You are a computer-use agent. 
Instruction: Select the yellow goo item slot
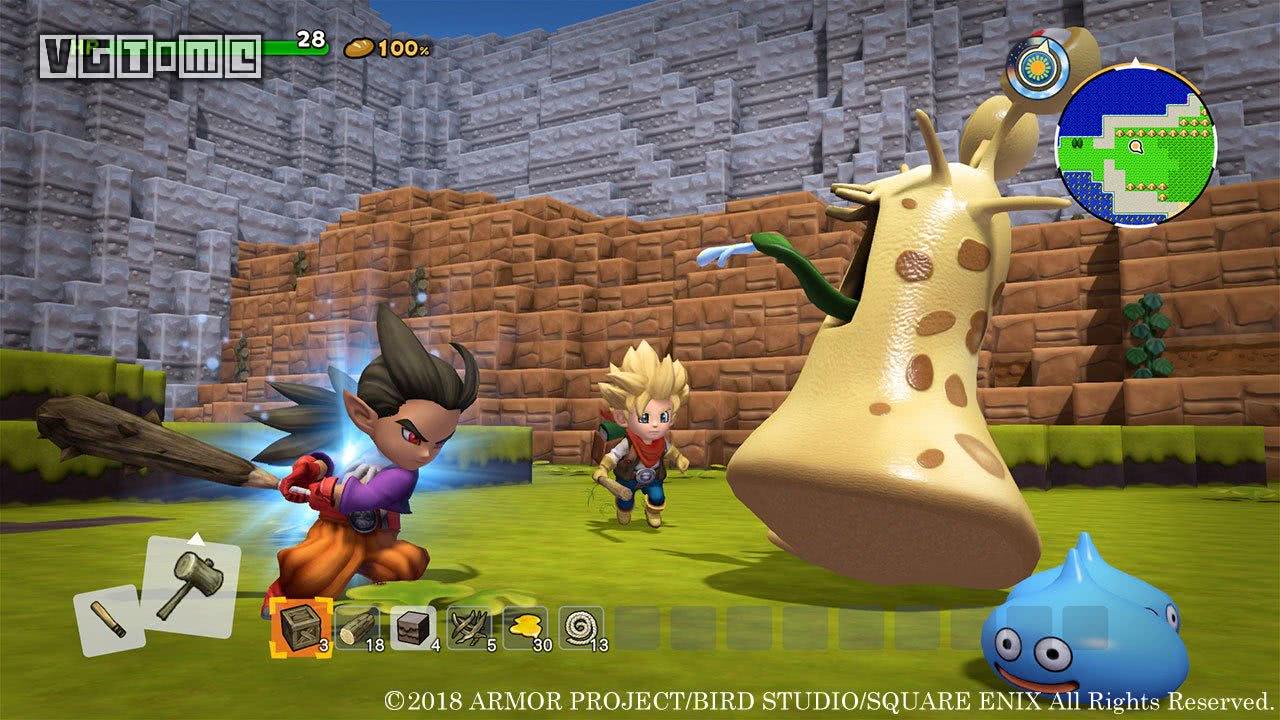(x=525, y=629)
